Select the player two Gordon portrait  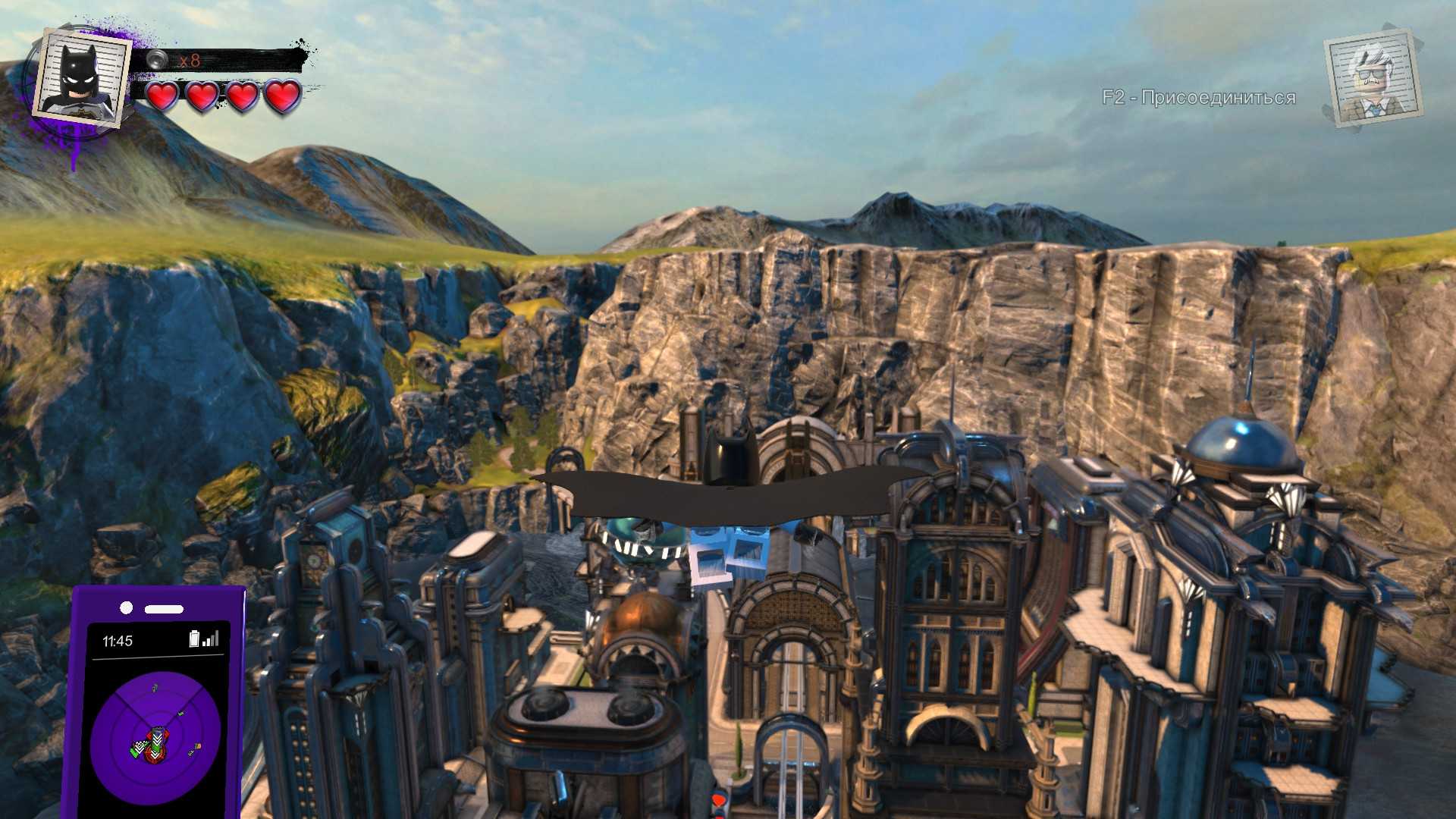coord(1373,80)
